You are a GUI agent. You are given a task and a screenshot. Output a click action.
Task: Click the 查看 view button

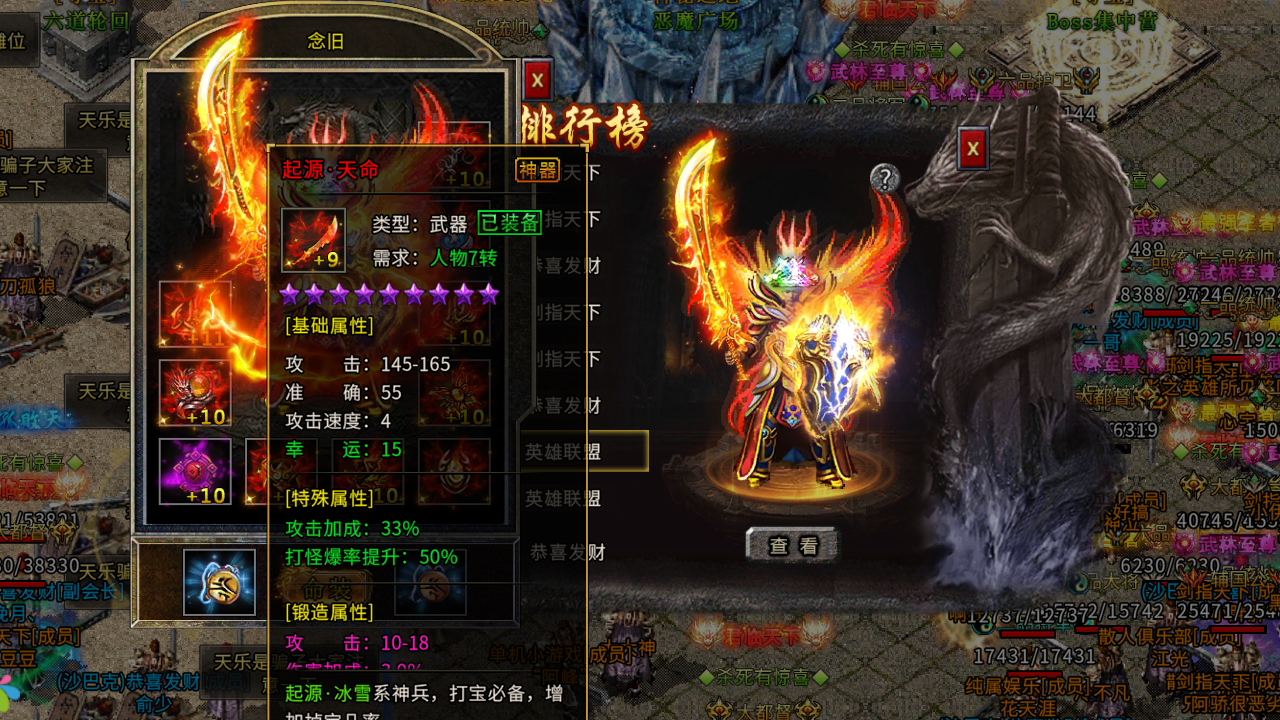(792, 545)
